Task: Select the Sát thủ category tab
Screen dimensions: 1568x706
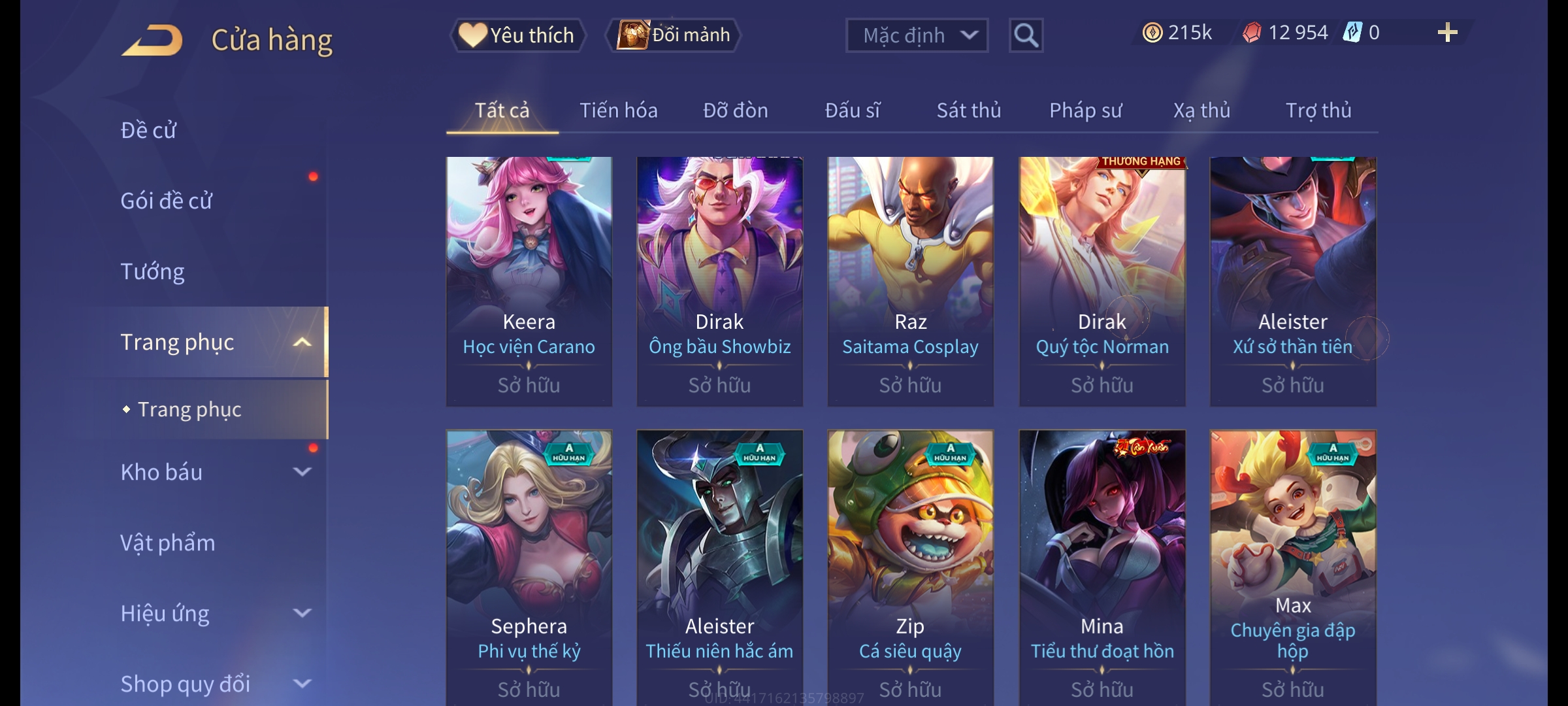Action: click(x=969, y=110)
